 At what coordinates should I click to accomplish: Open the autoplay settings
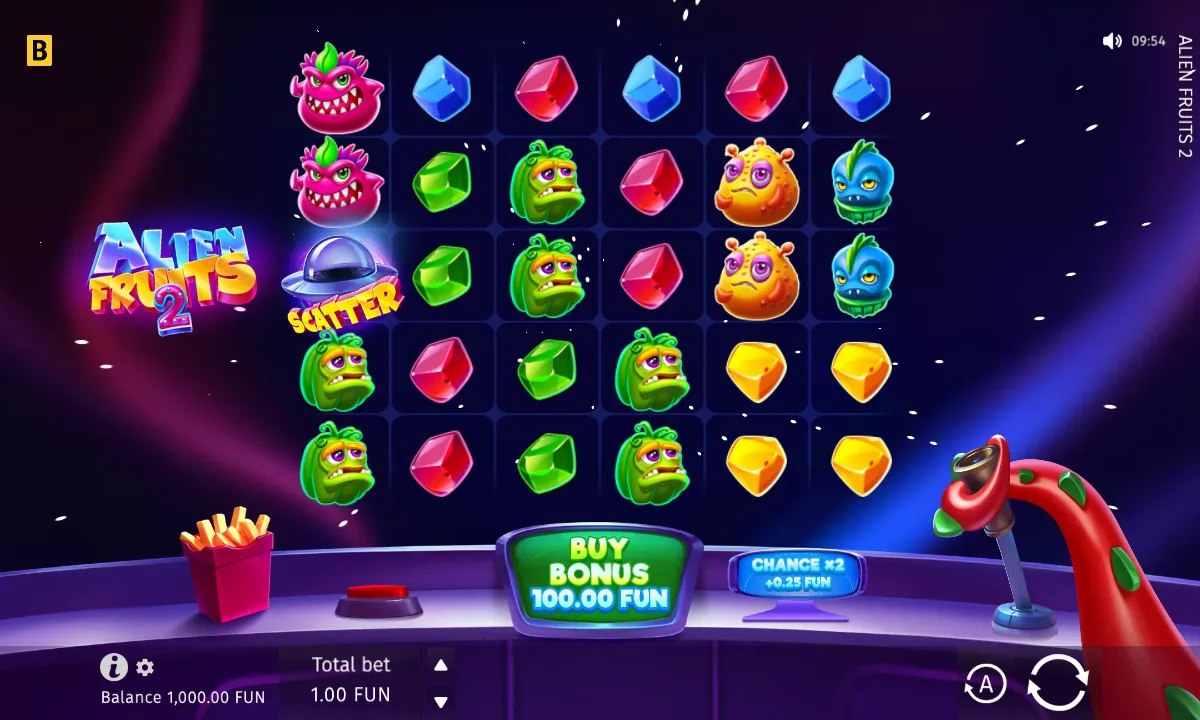(985, 685)
